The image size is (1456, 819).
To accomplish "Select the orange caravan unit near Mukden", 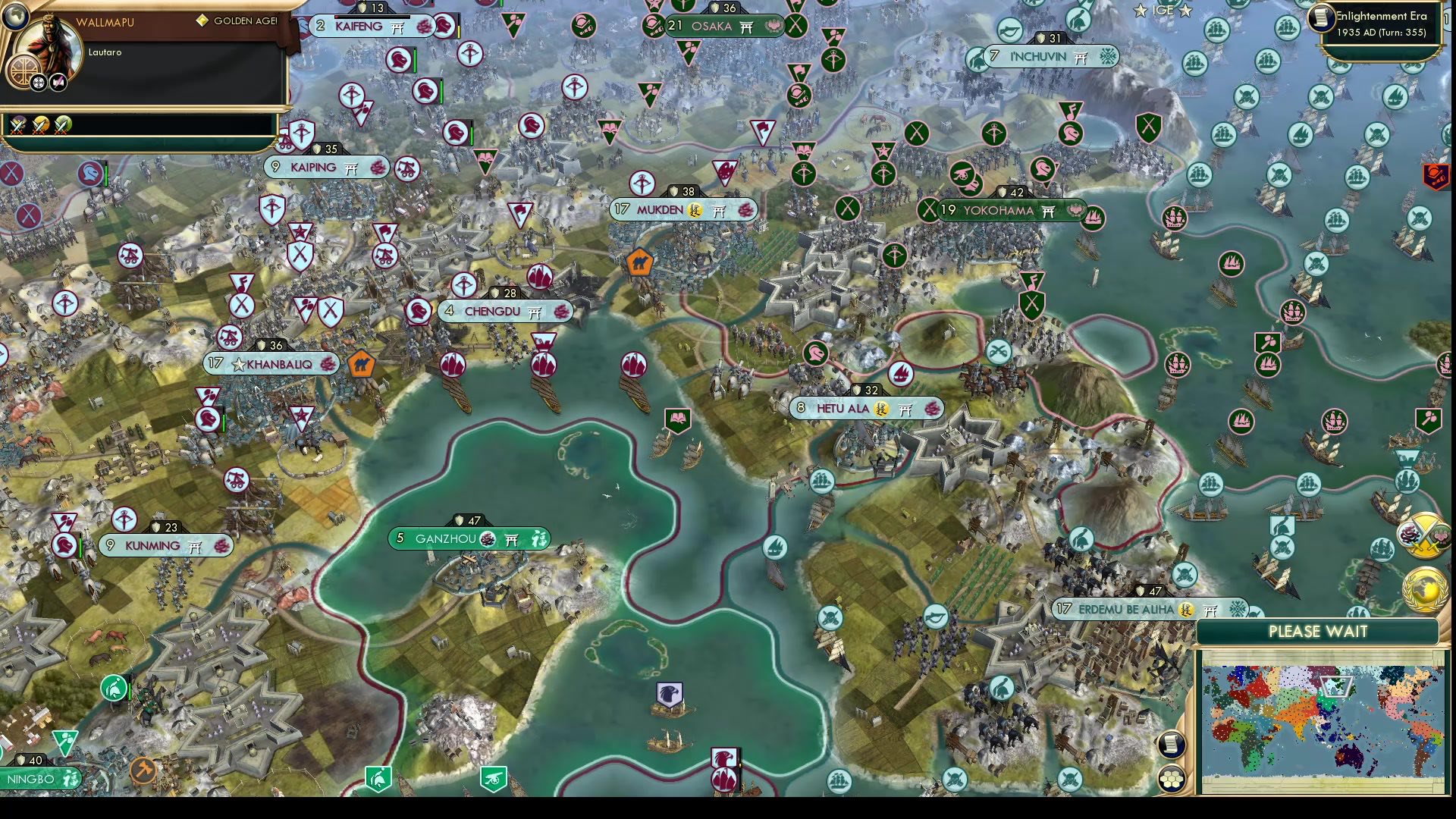I will 641,262.
